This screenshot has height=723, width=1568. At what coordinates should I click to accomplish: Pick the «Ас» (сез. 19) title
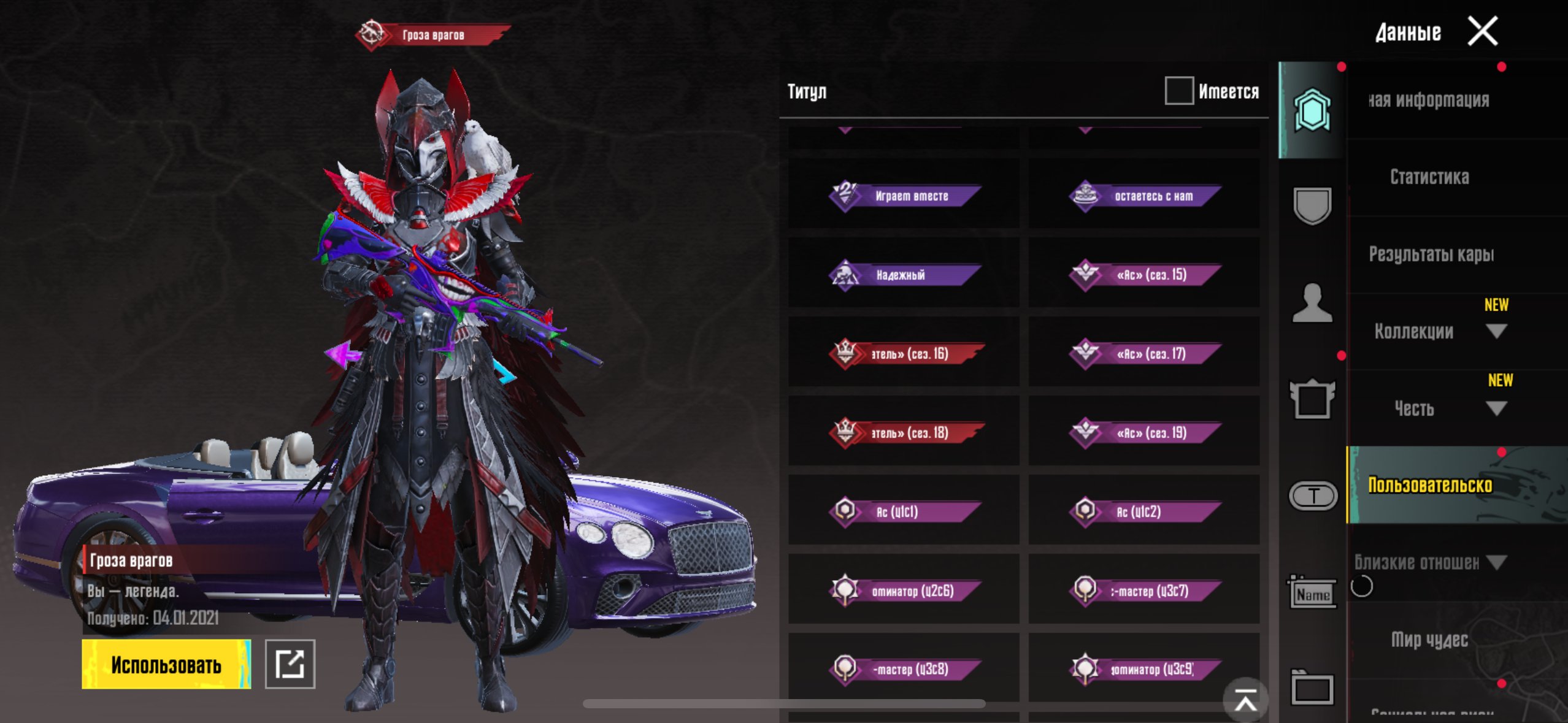point(1145,433)
